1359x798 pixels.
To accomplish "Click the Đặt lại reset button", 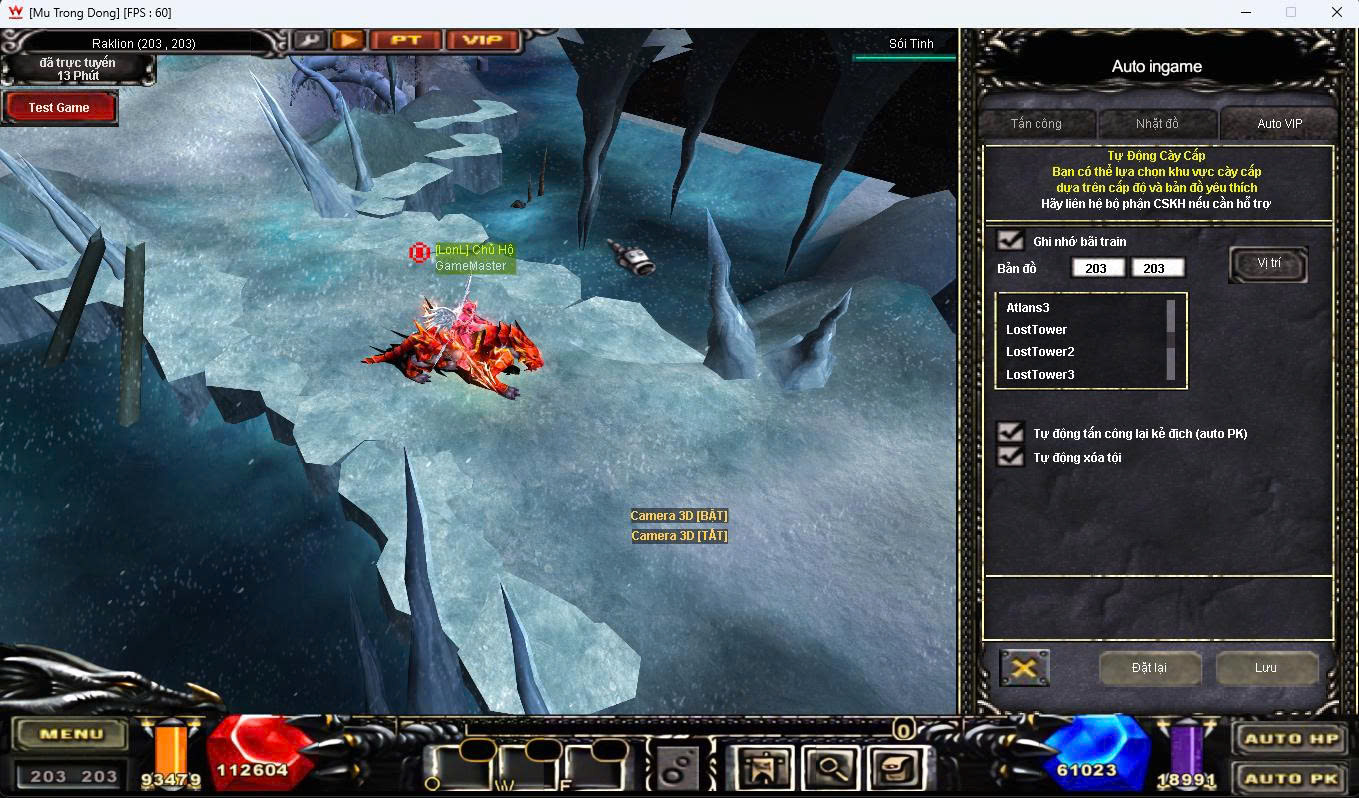I will click(x=1149, y=668).
